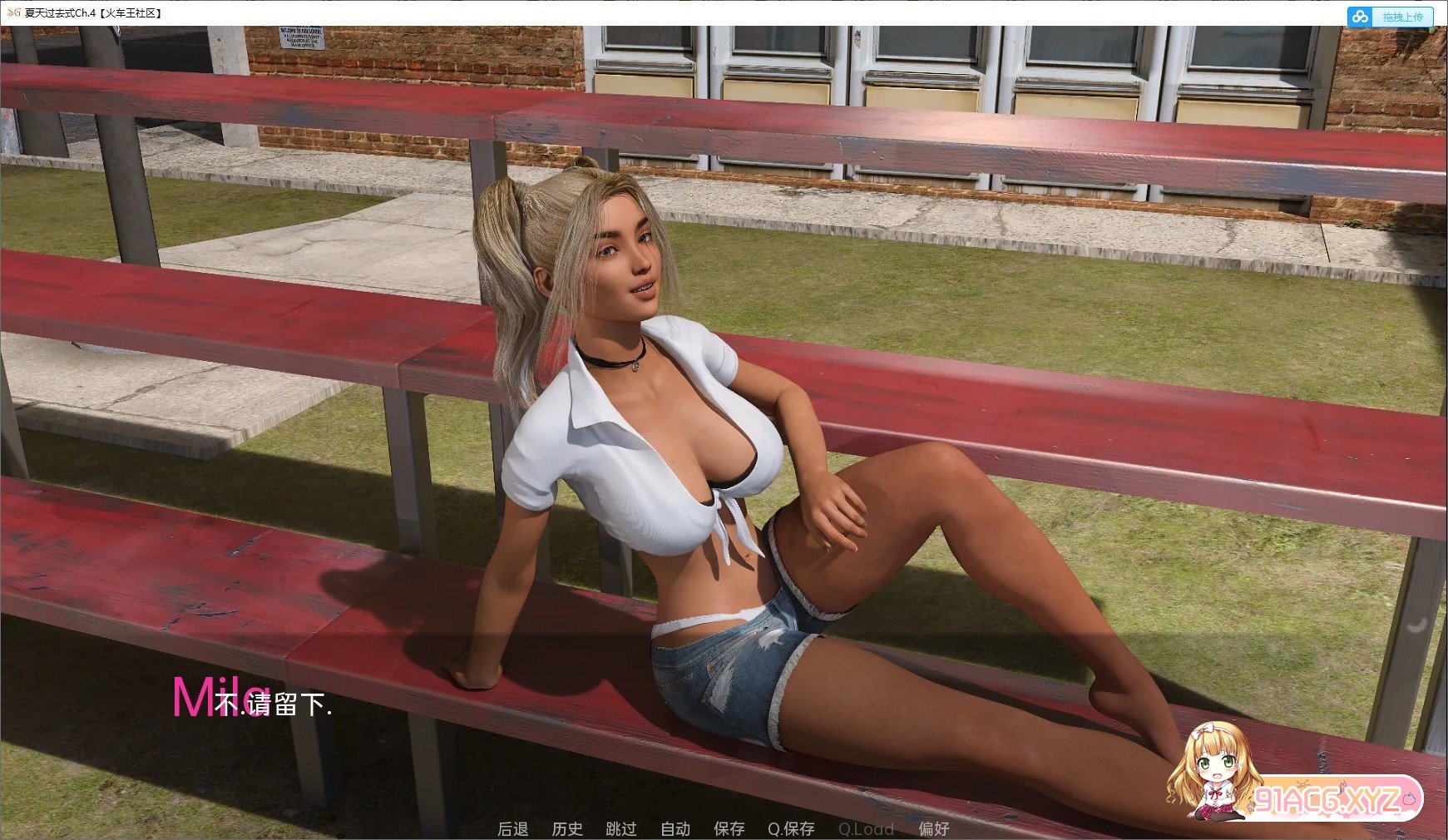Image resolution: width=1448 pixels, height=840 pixels.
Task: Click Q.保存 to quick save the game
Action: [x=790, y=828]
